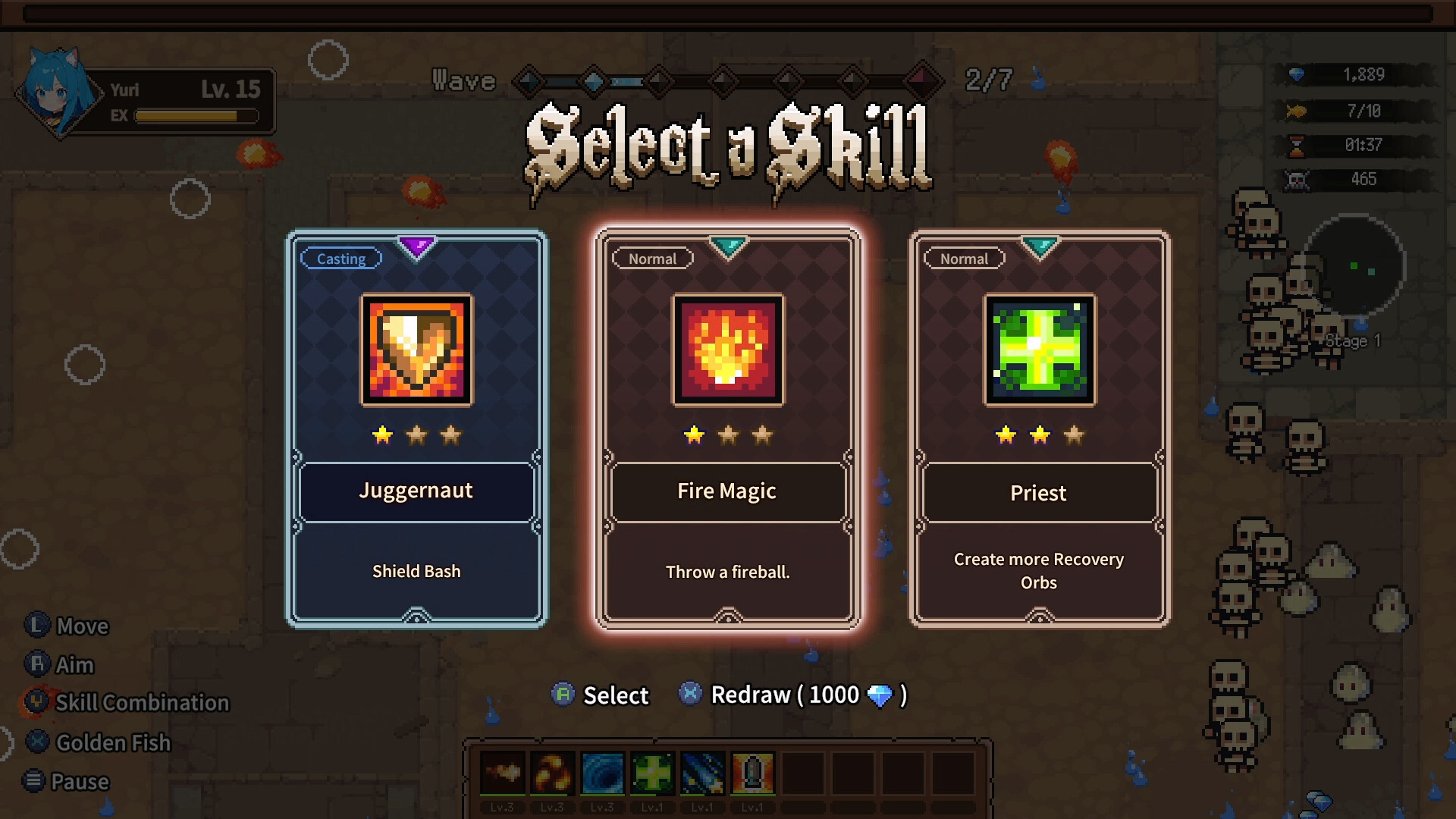1456x819 pixels.
Task: Click the fireball skill in the skill bar
Action: (502, 773)
